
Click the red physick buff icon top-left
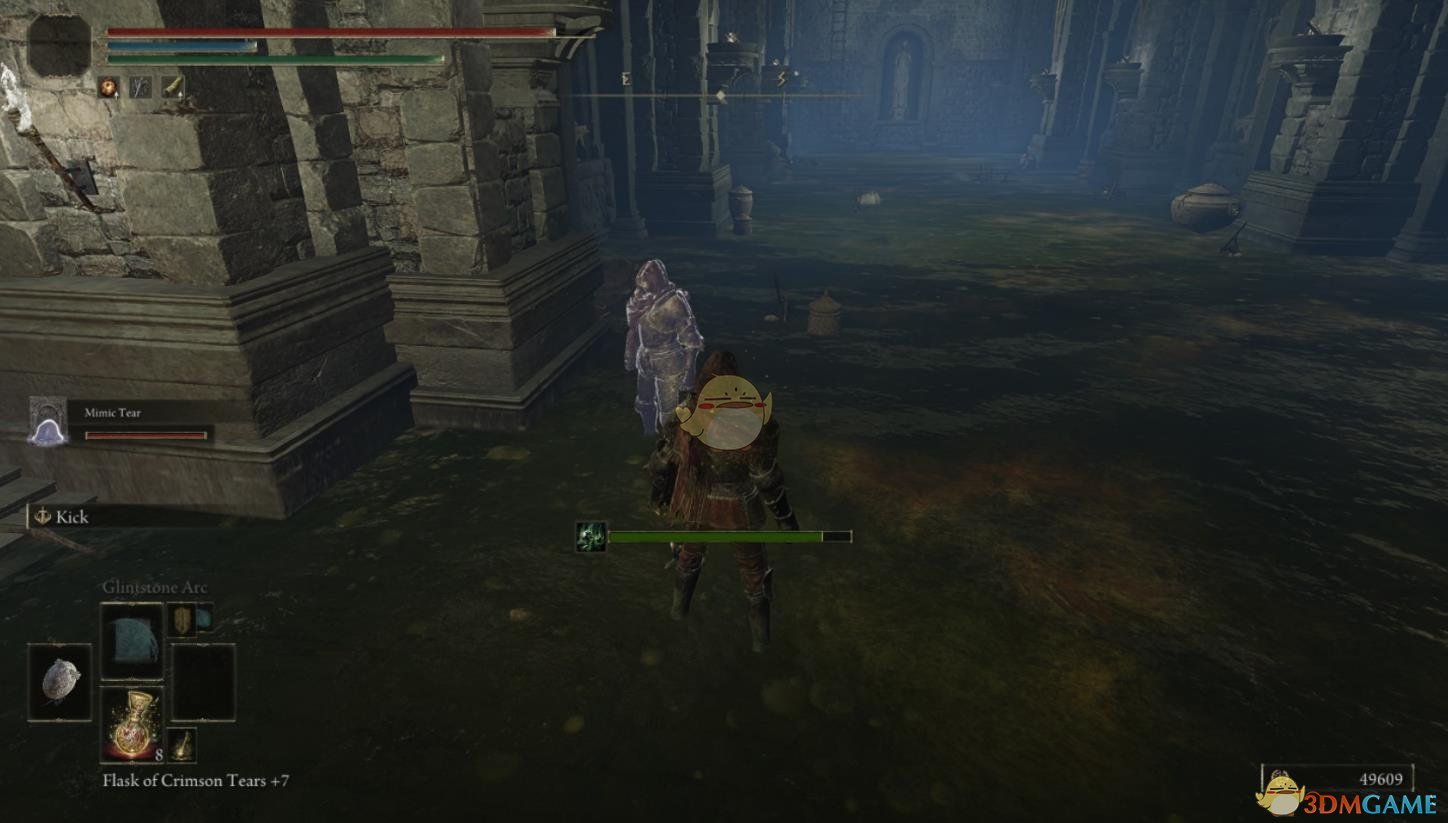(x=109, y=87)
